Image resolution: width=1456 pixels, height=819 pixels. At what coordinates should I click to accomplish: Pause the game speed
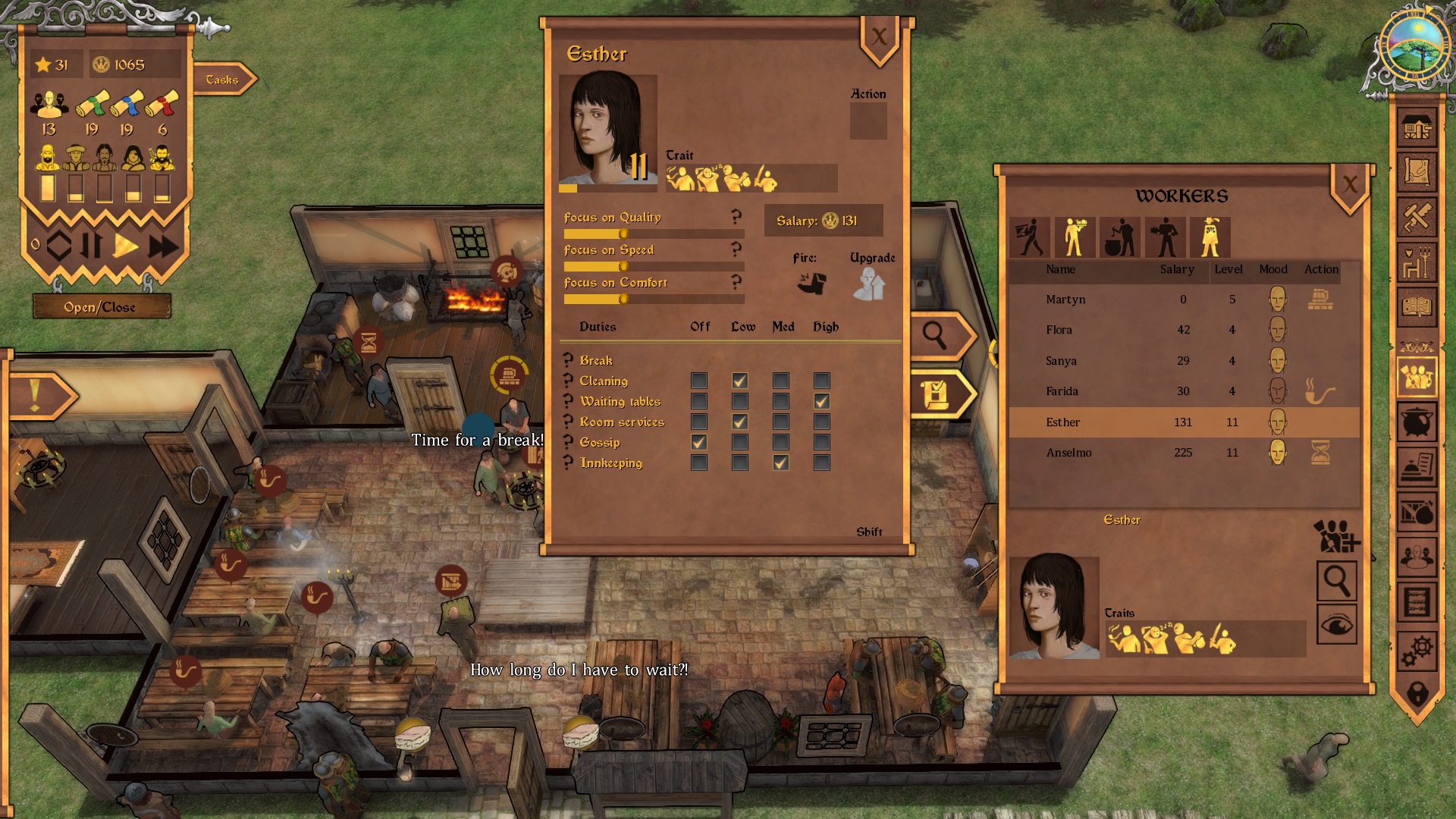click(x=91, y=246)
